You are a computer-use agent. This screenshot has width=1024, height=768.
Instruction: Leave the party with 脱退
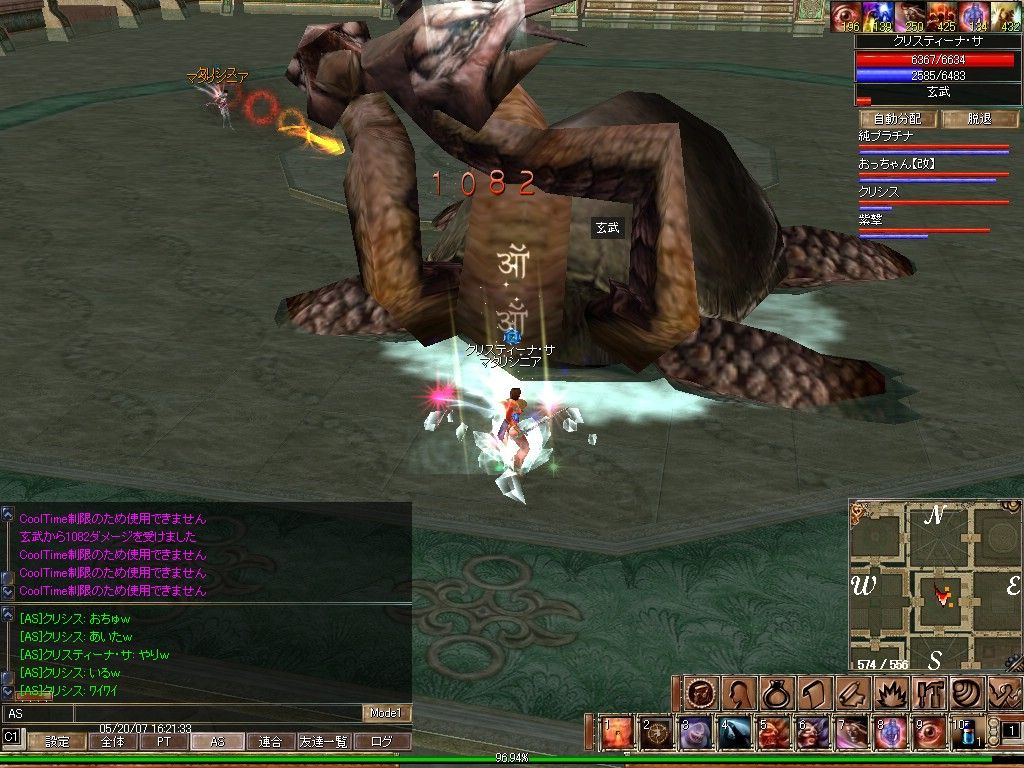(979, 119)
